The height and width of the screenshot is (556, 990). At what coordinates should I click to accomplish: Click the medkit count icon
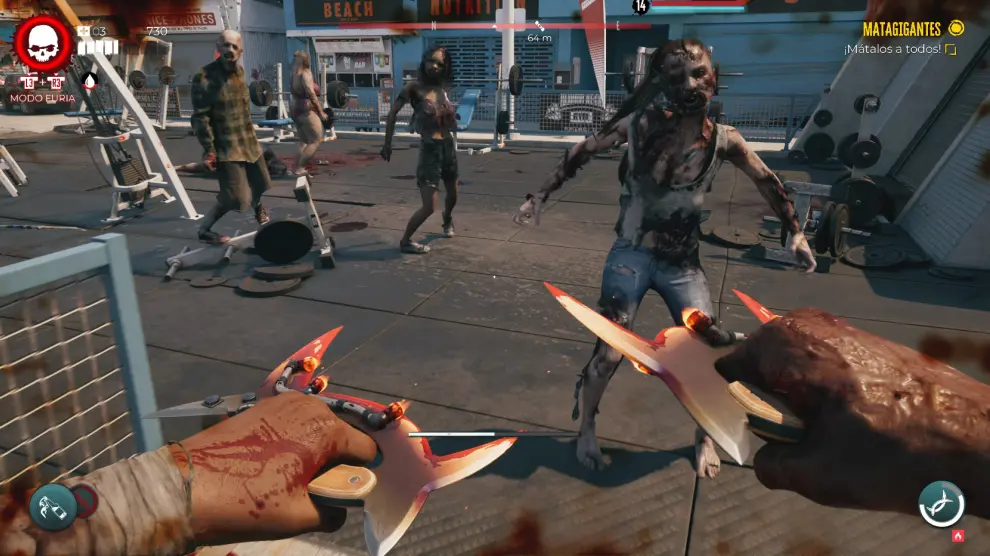pyautogui.click(x=84, y=31)
